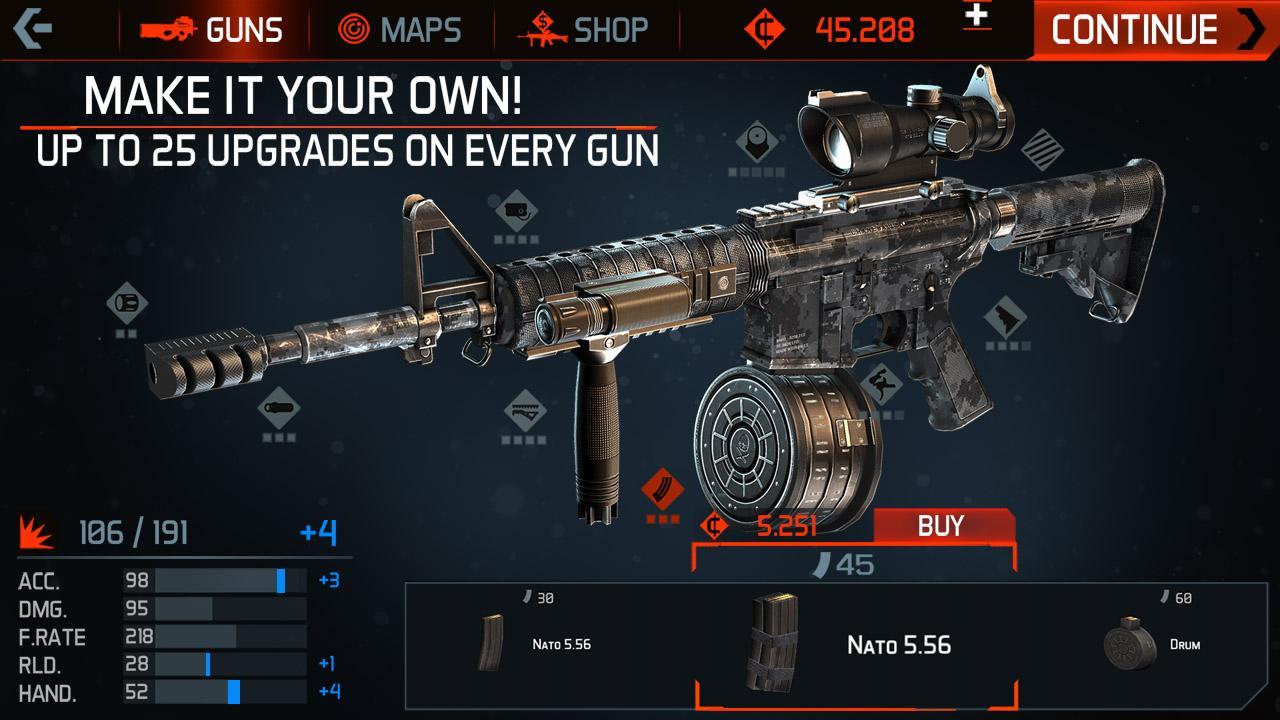Select the flashlight attachment upgrade icon
The width and height of the screenshot is (1280, 720).
pyautogui.click(x=516, y=212)
